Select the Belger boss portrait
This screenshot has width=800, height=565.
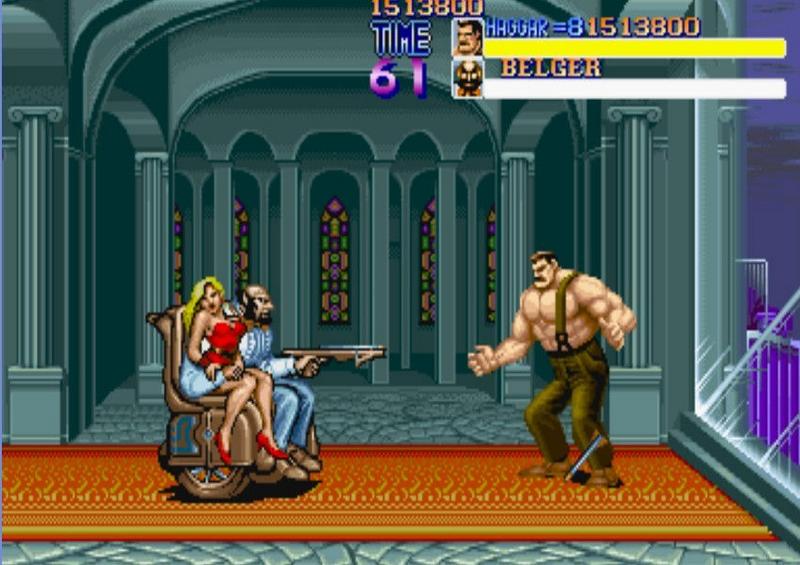point(467,78)
